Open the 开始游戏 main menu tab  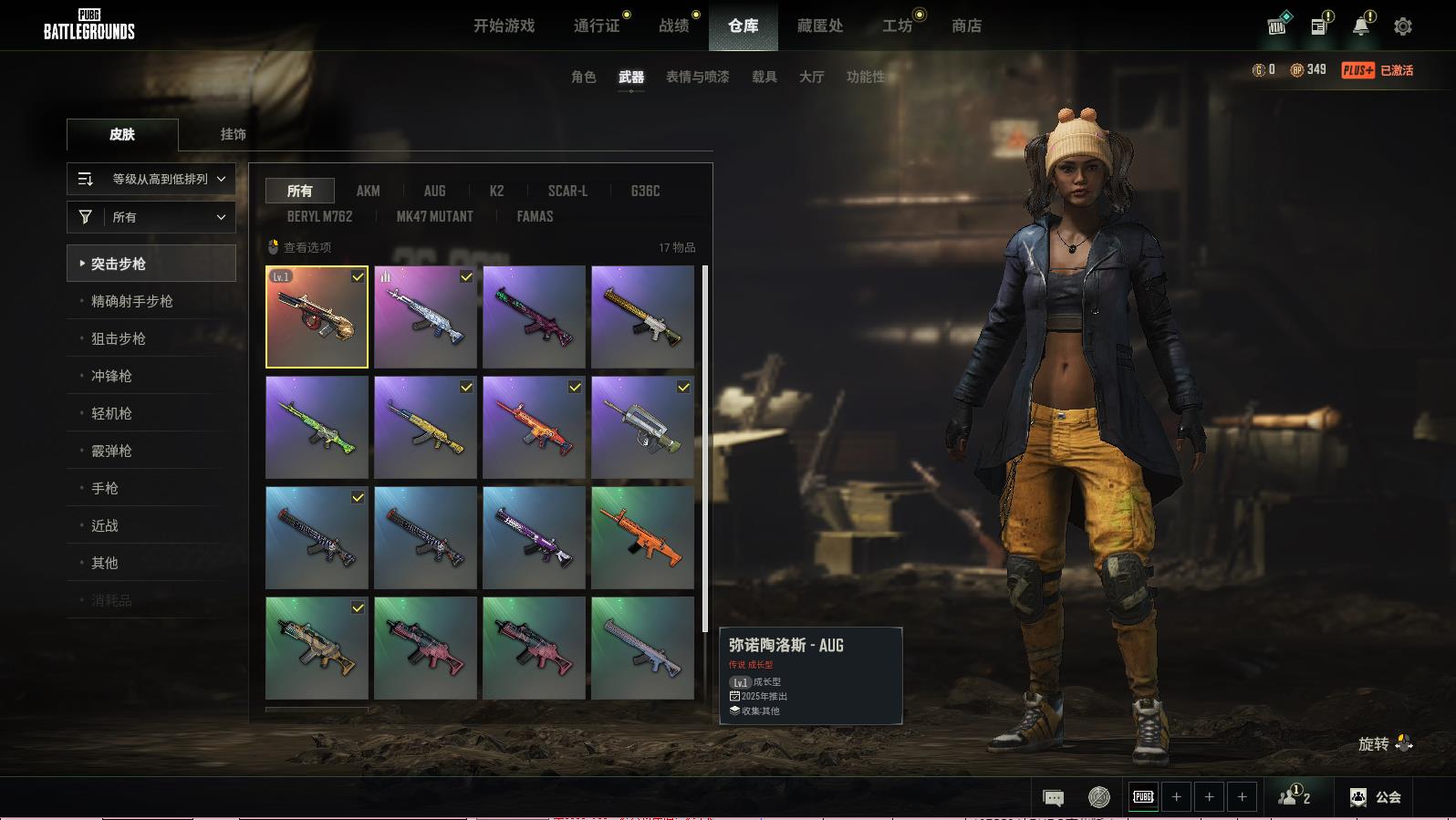pyautogui.click(x=504, y=26)
